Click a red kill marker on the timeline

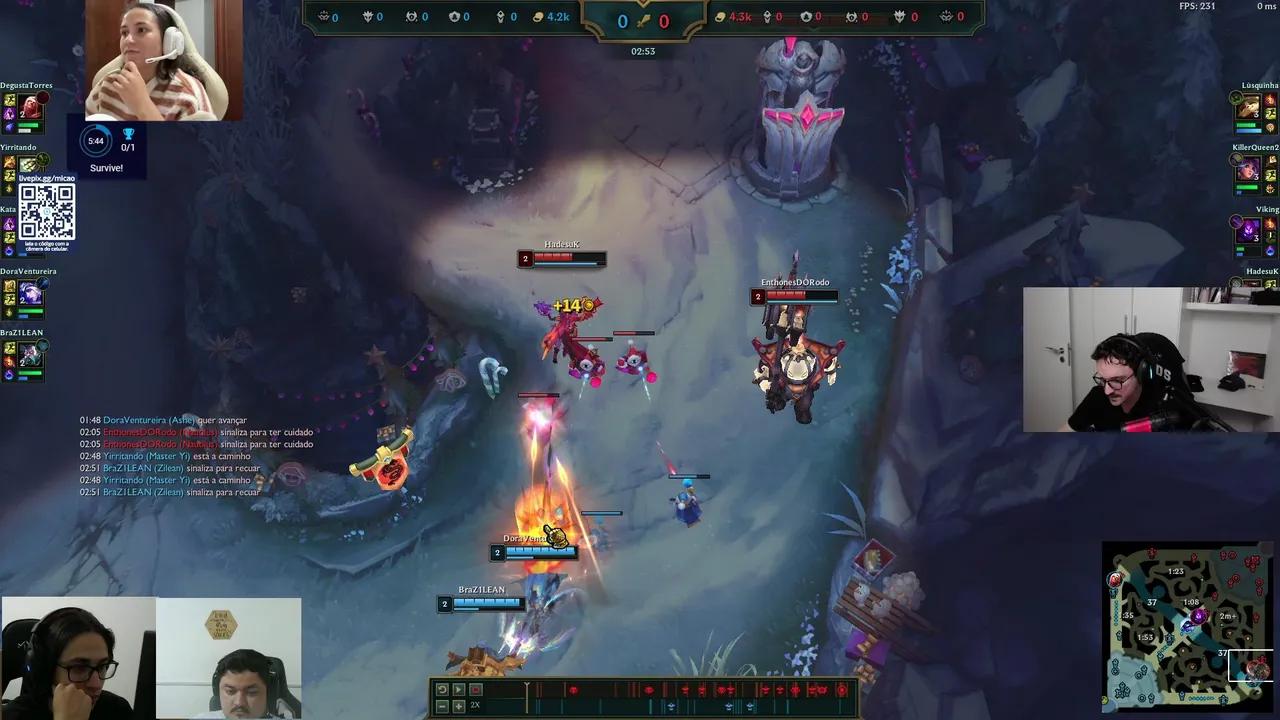tap(573, 689)
